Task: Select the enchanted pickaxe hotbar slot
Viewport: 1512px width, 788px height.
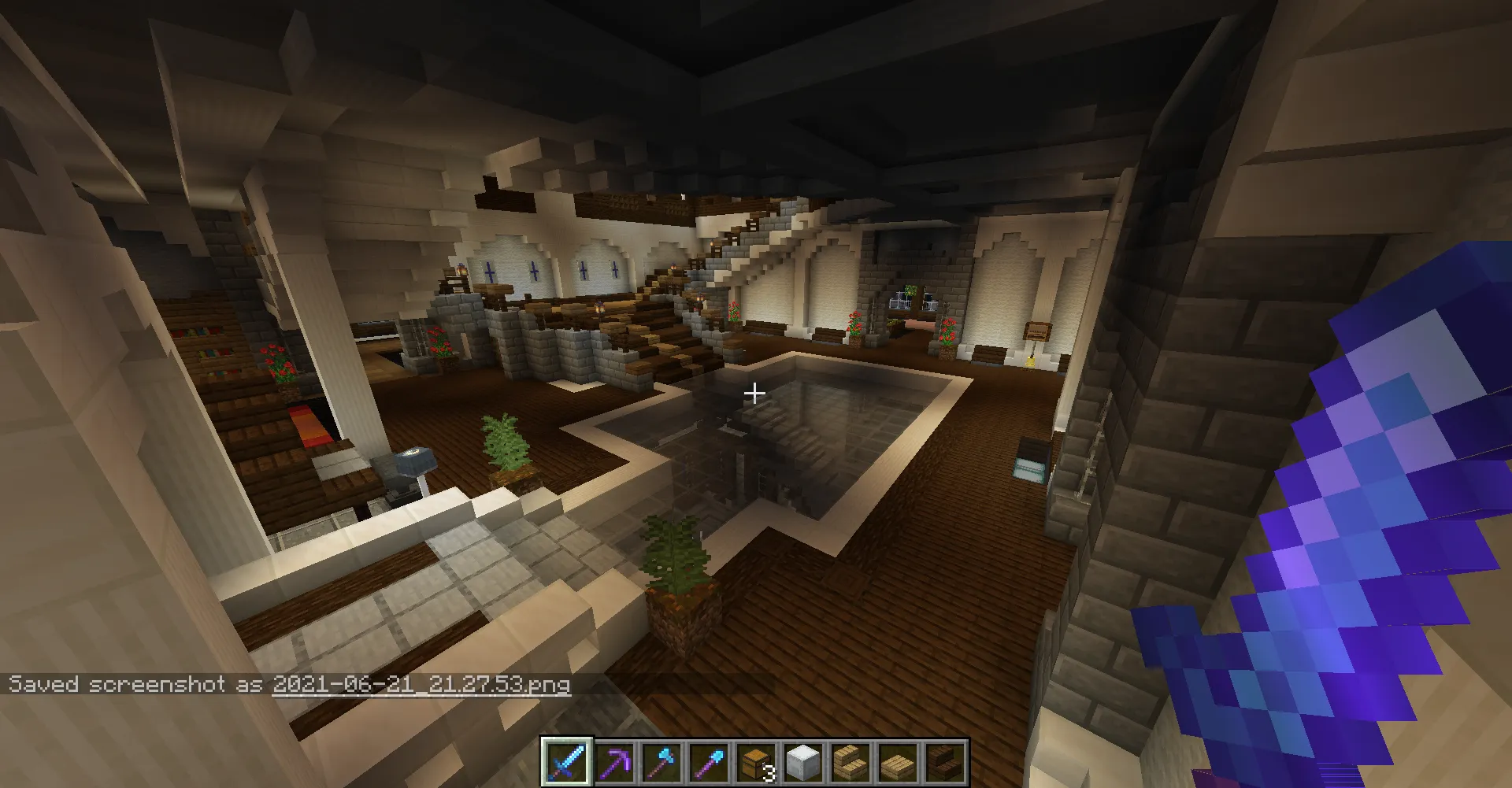Action: point(613,762)
